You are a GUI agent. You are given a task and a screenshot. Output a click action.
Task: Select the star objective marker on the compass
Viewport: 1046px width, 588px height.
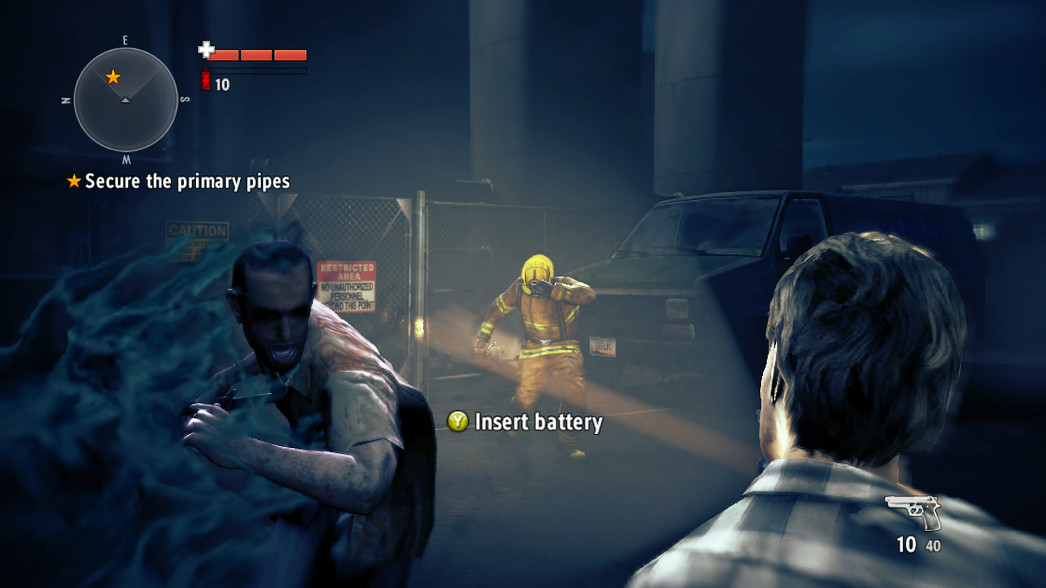click(113, 77)
